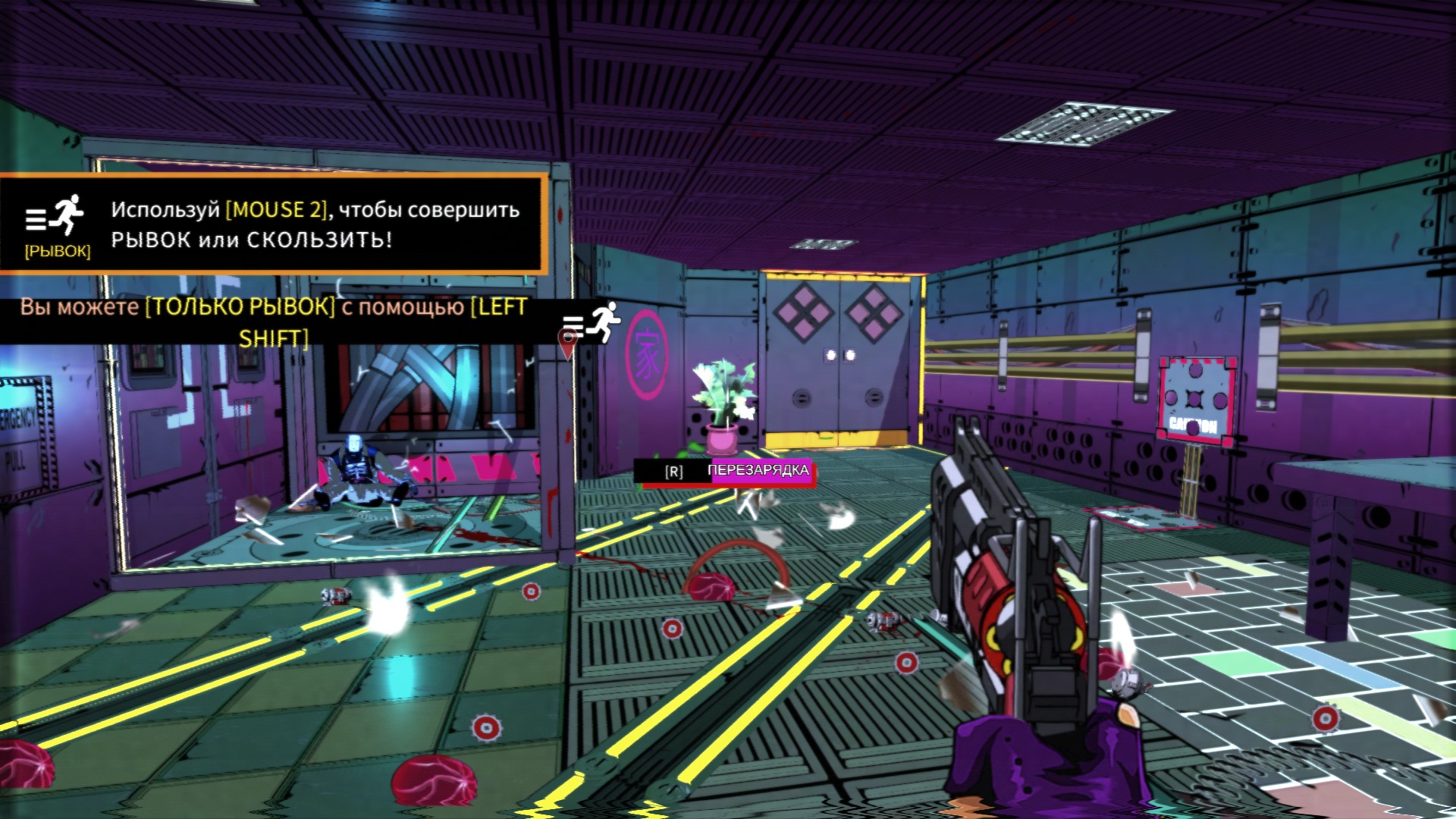Click the dash icon in the tutorial tip
Viewport: 1456px width, 819px height.
coord(56,215)
